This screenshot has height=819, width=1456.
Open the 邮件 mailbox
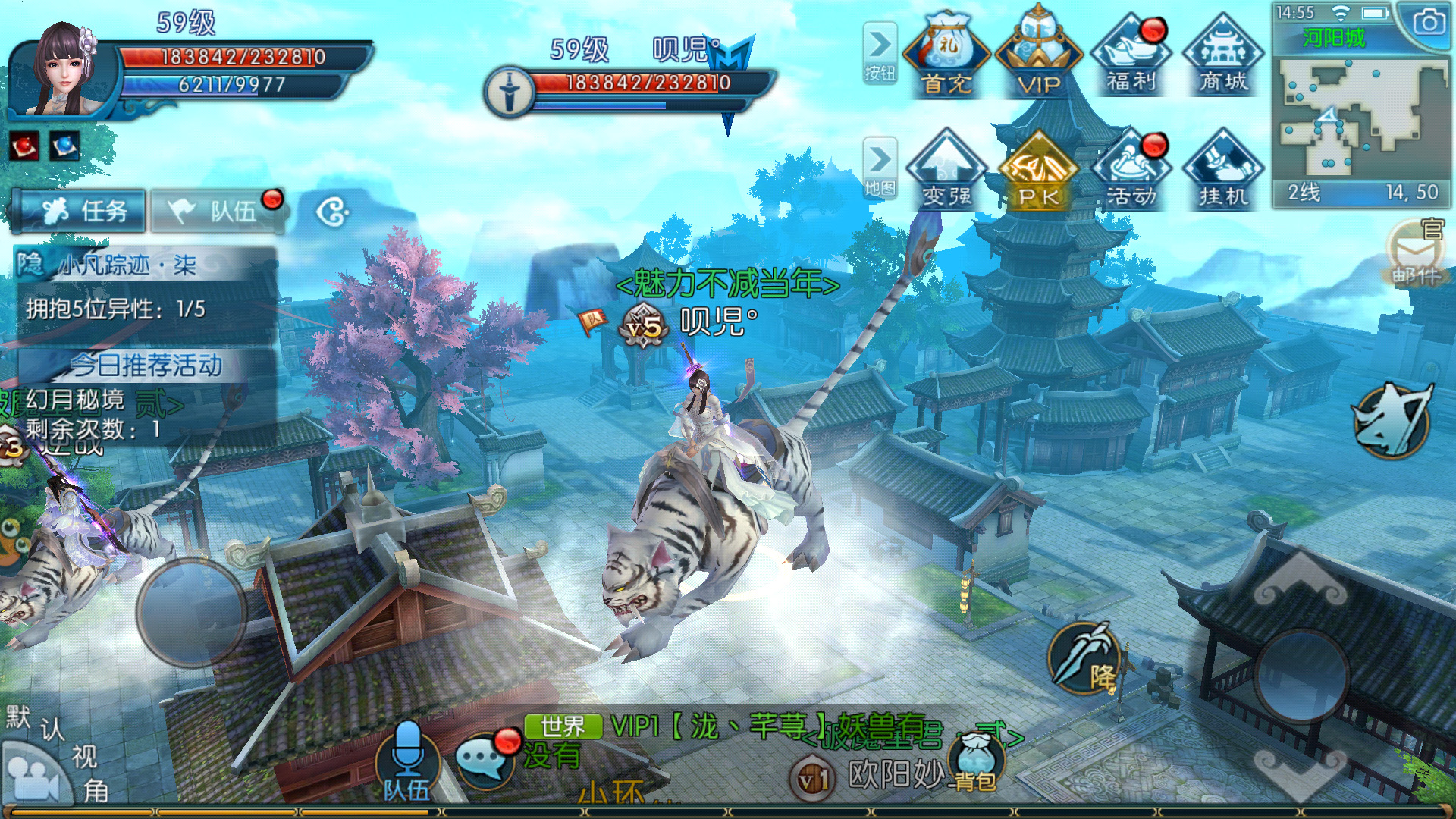coord(1415,254)
